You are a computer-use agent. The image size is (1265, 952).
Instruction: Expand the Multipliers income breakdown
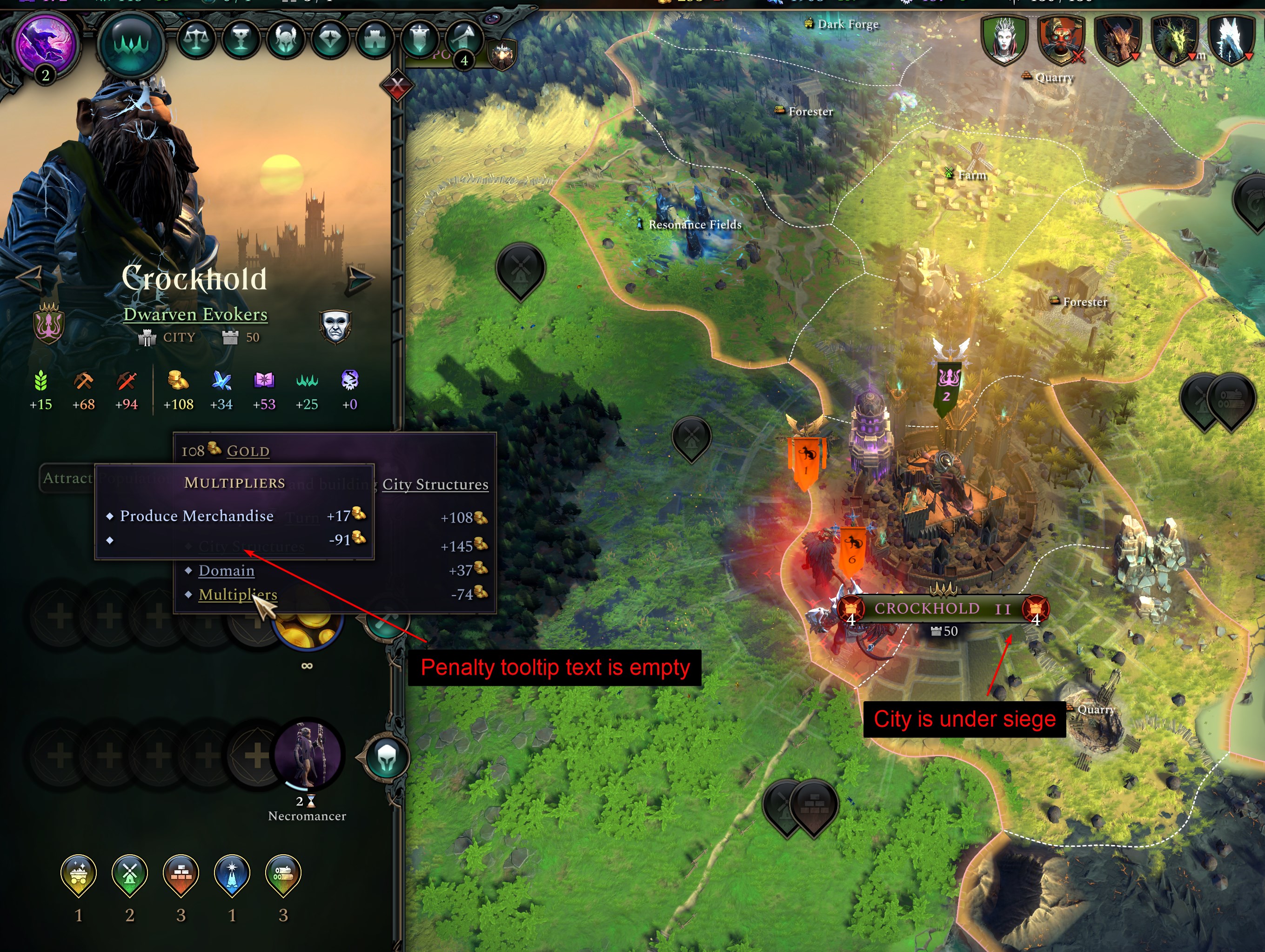pyautogui.click(x=237, y=595)
